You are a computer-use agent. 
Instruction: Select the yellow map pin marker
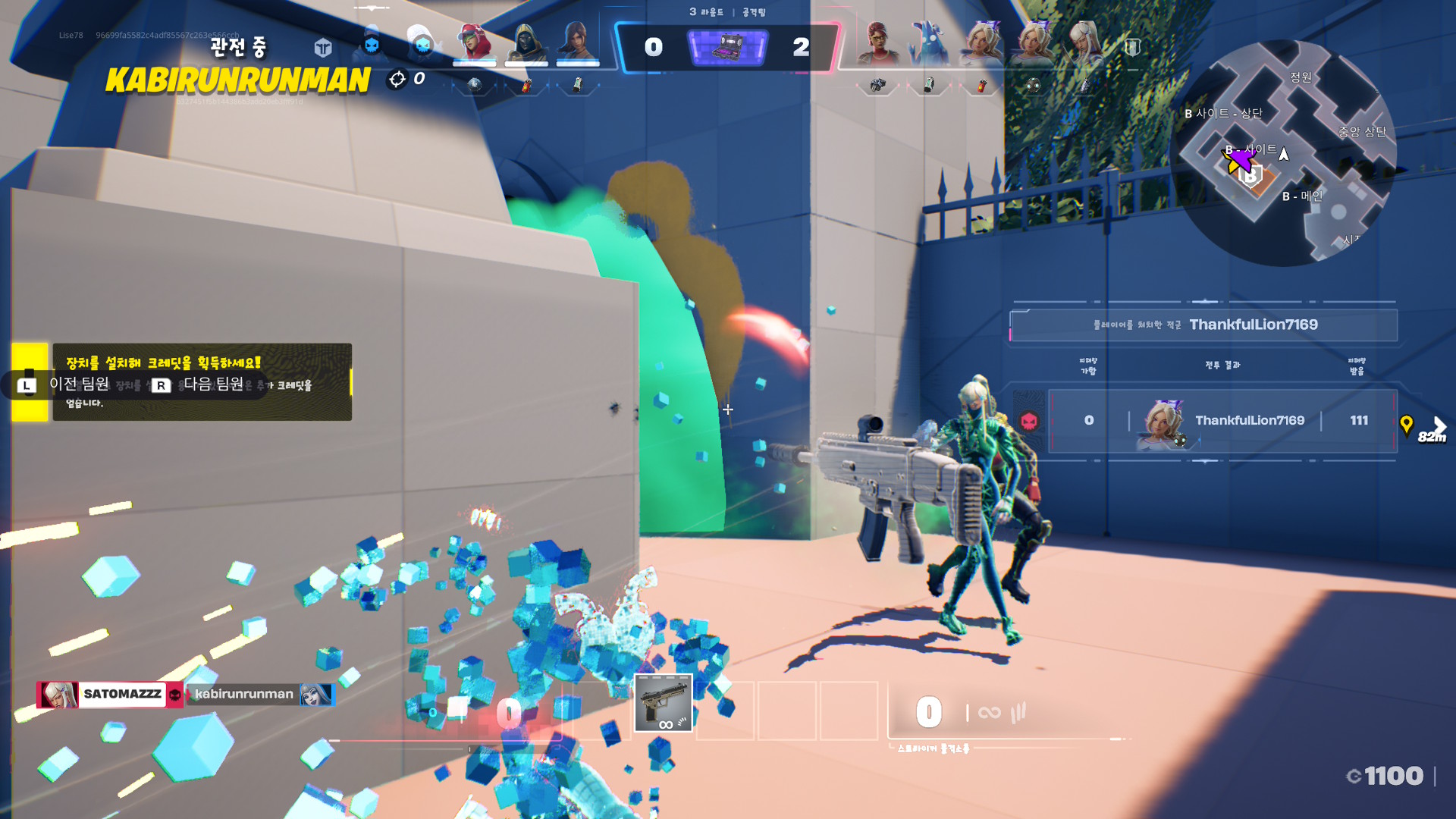(x=1406, y=425)
